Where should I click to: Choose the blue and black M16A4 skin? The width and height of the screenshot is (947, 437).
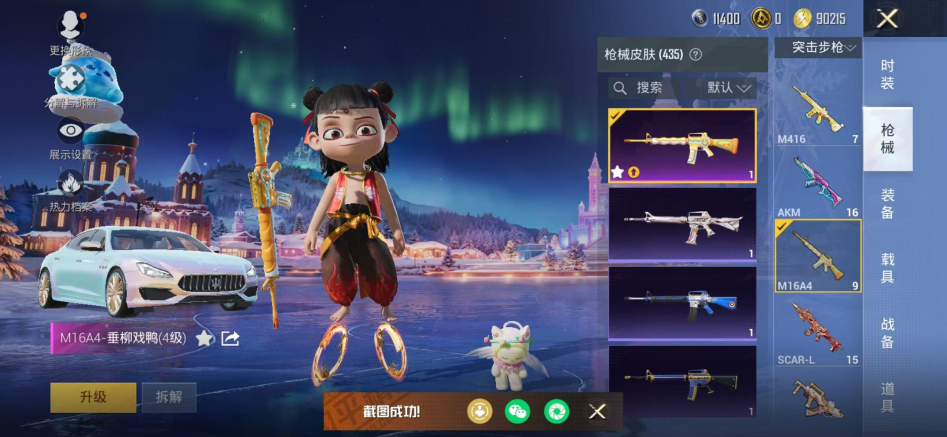681,302
